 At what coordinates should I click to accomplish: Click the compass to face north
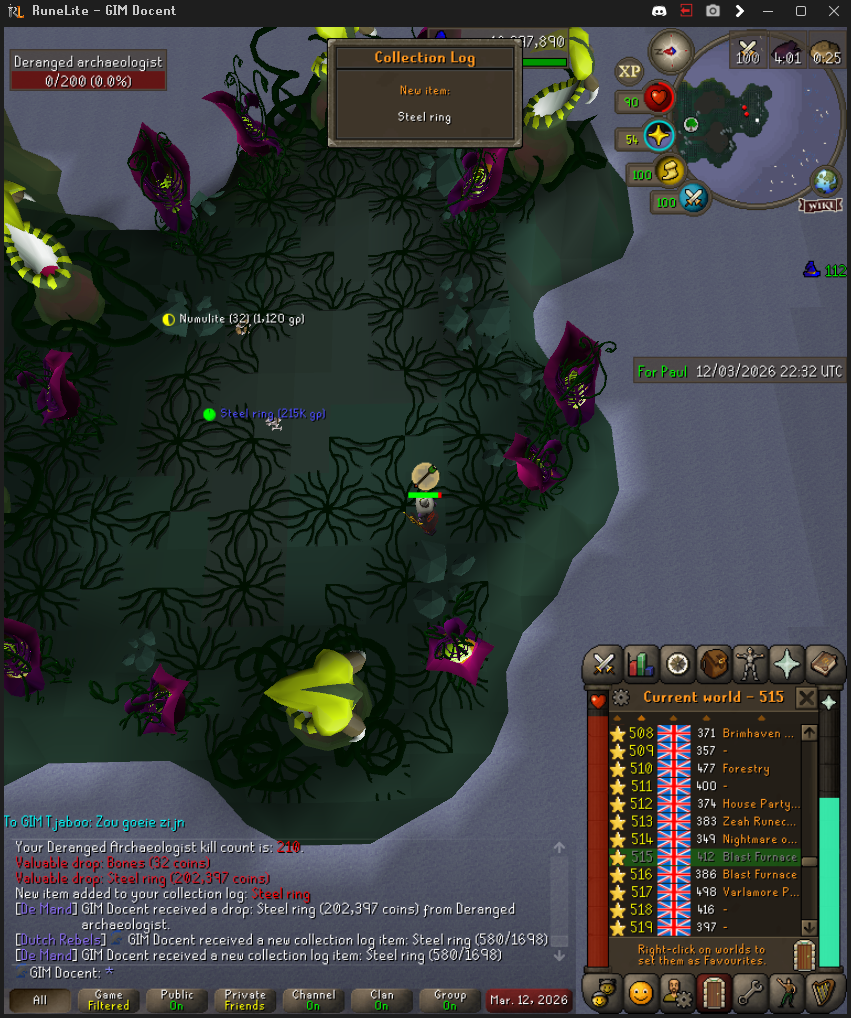[669, 51]
